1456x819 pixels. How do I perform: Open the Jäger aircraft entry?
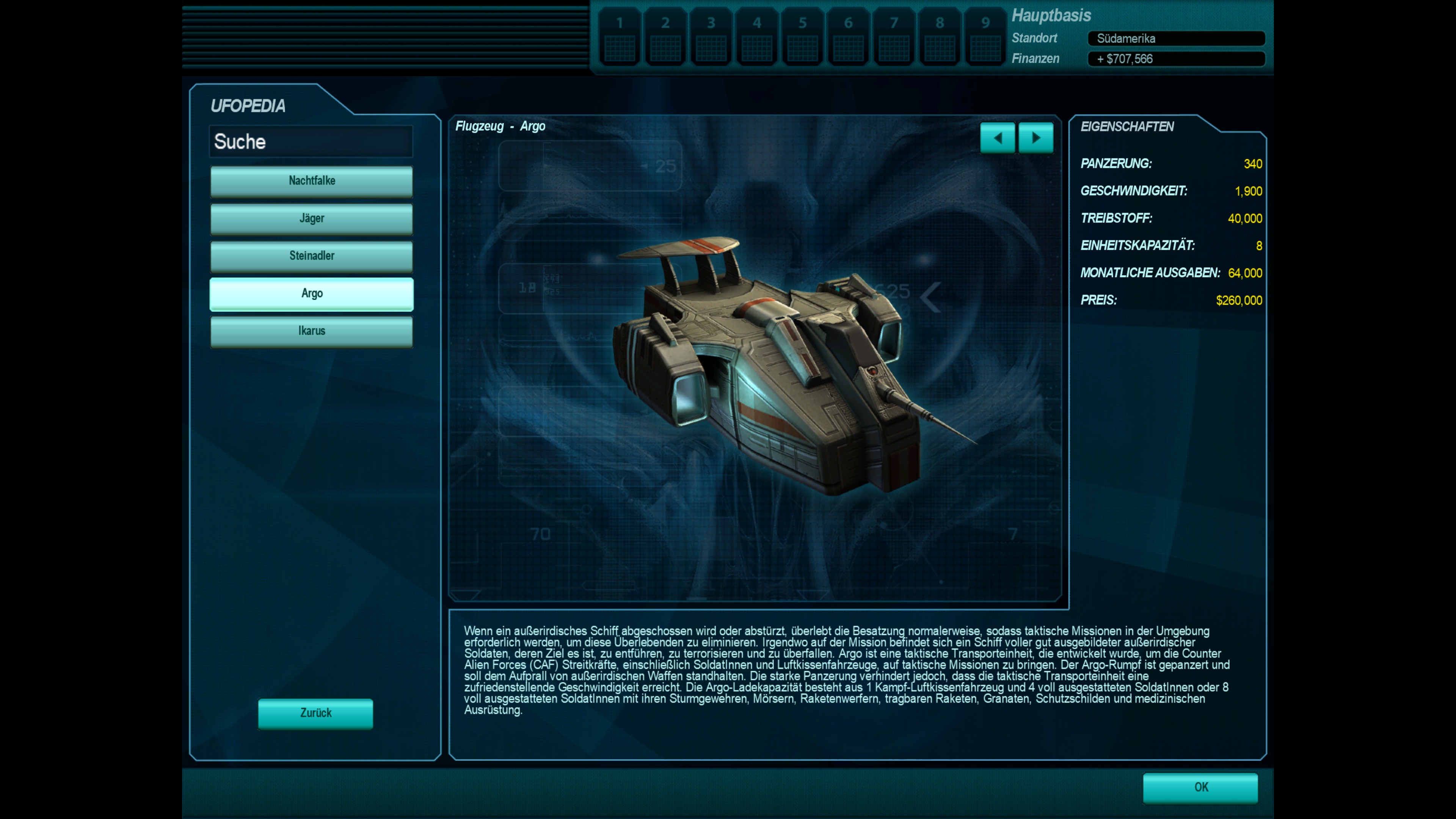point(311,219)
